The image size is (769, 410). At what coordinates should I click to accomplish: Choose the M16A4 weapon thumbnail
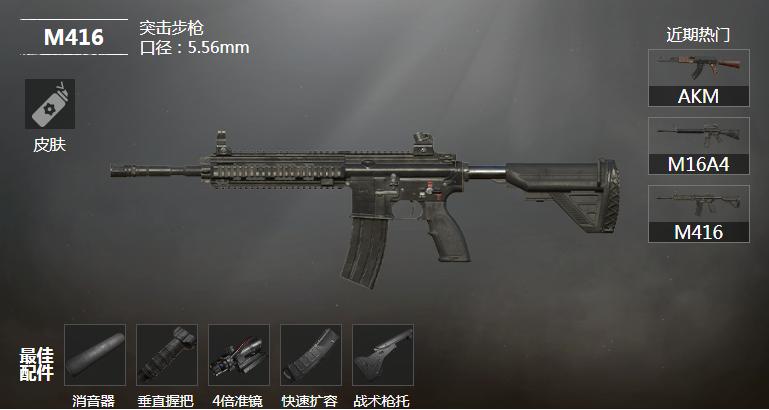tap(698, 145)
